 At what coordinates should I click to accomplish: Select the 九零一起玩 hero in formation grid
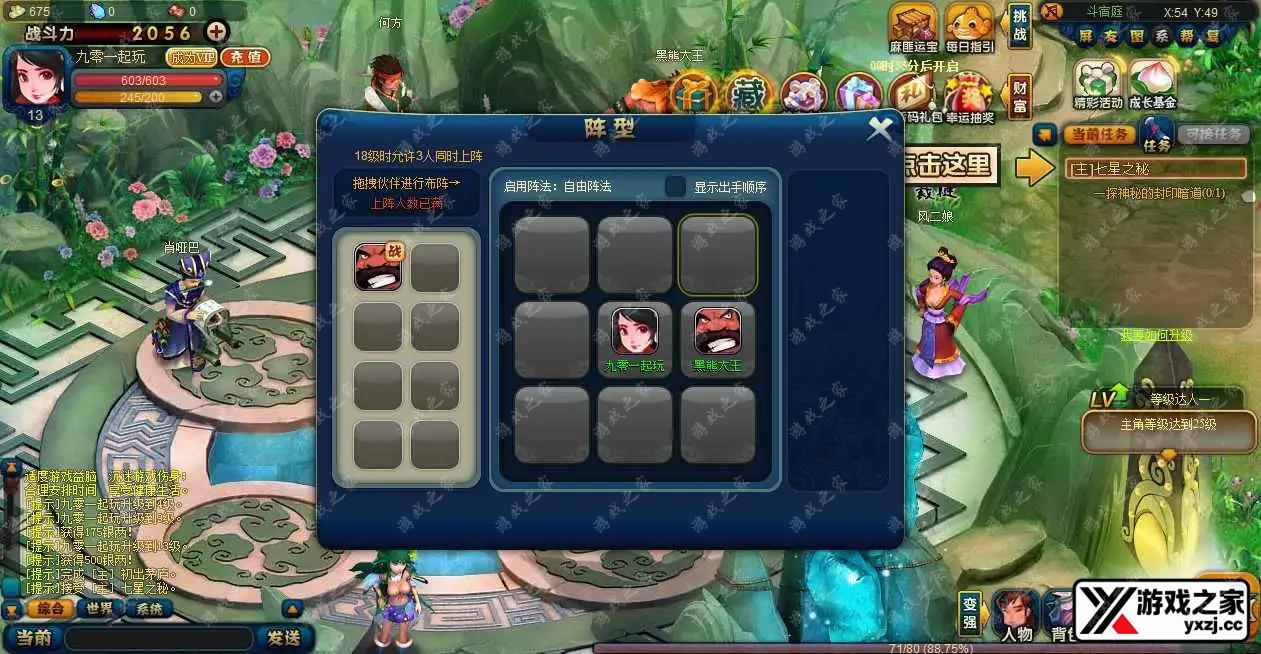pos(636,332)
